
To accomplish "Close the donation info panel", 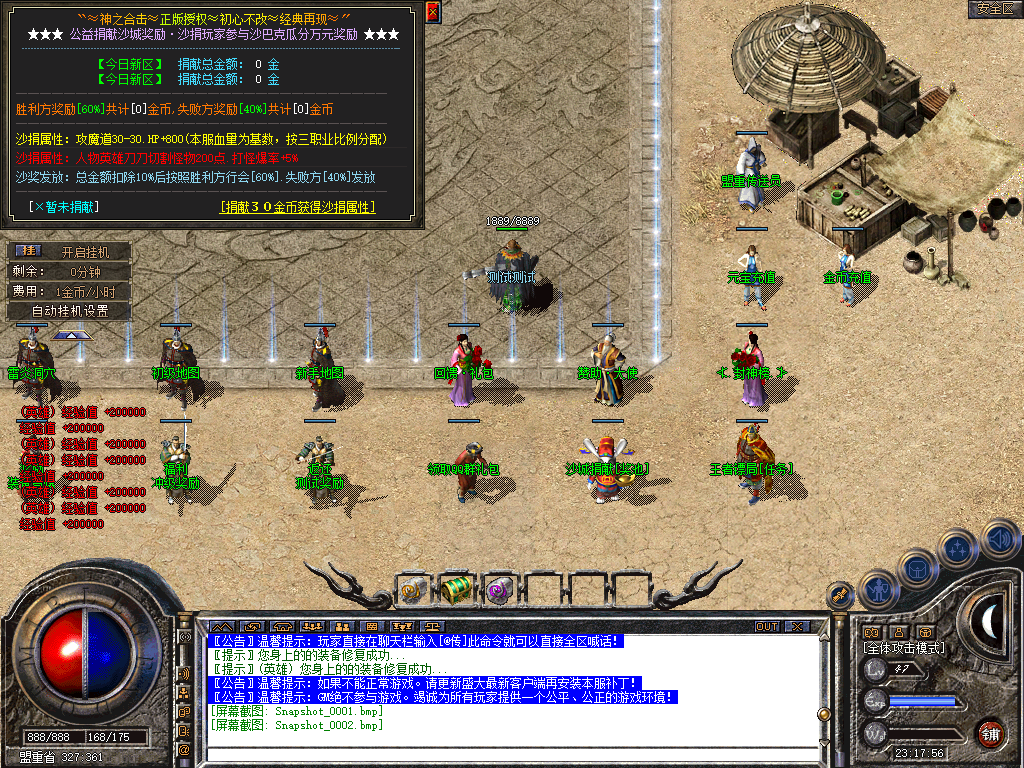I will (433, 12).
